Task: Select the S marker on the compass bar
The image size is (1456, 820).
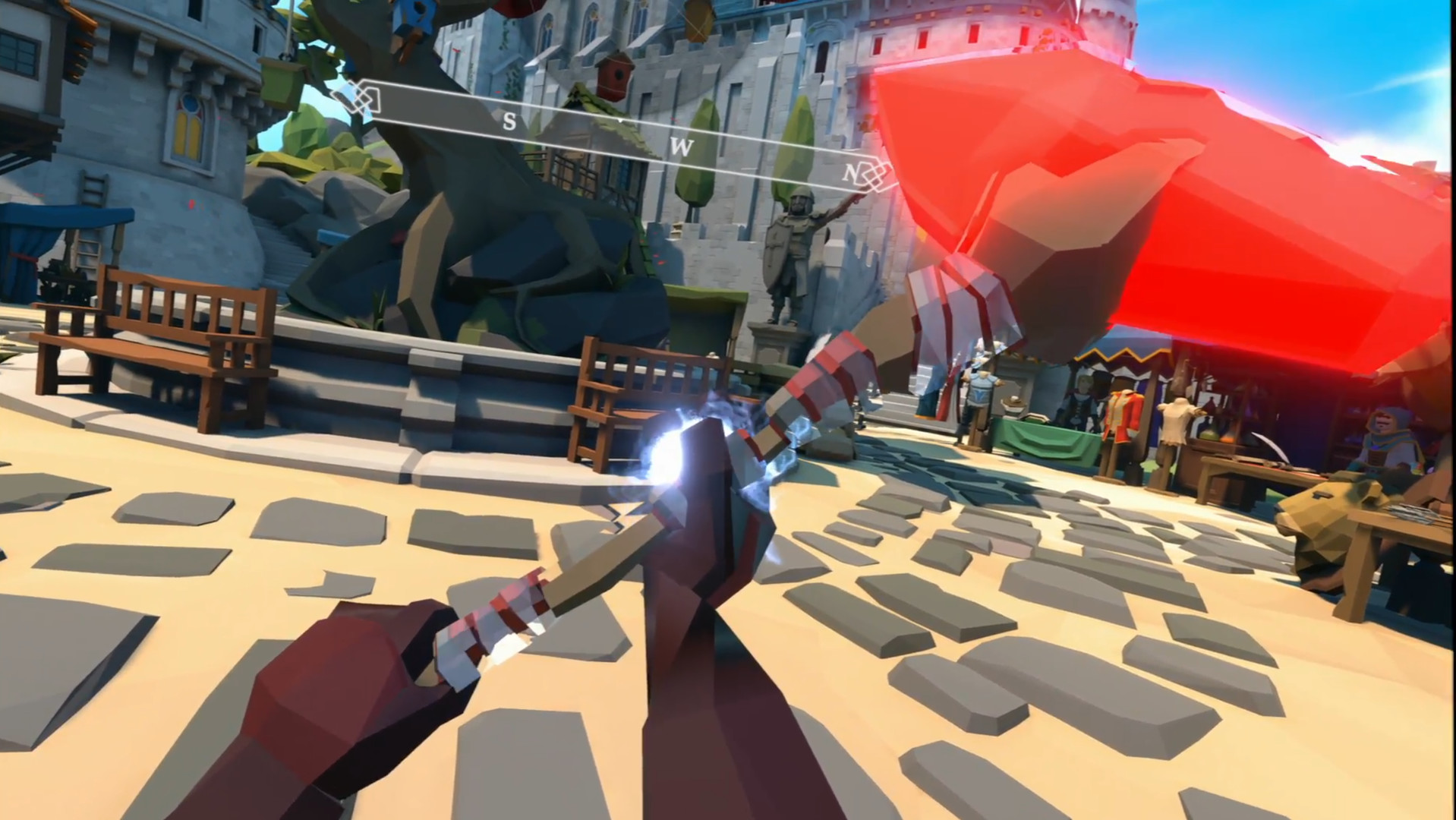Action: click(x=510, y=120)
